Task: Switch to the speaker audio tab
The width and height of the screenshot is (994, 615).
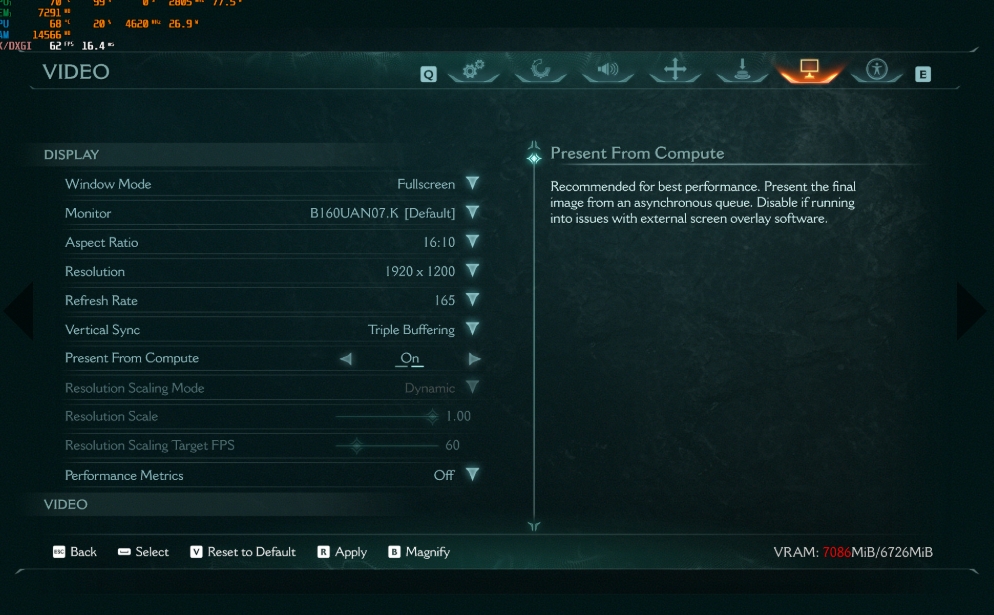Action: (x=608, y=70)
